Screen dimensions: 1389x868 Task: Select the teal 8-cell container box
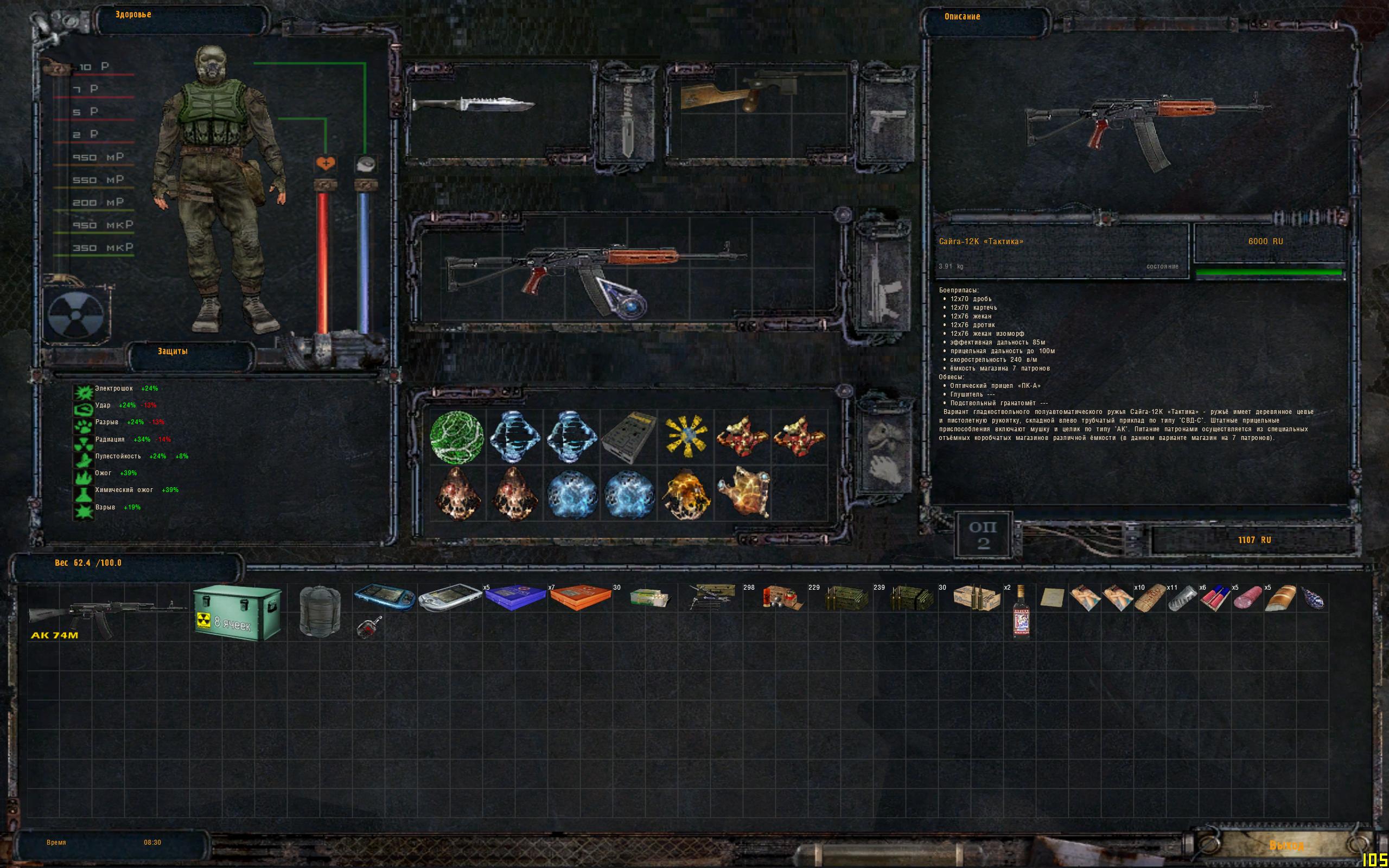pos(238,613)
